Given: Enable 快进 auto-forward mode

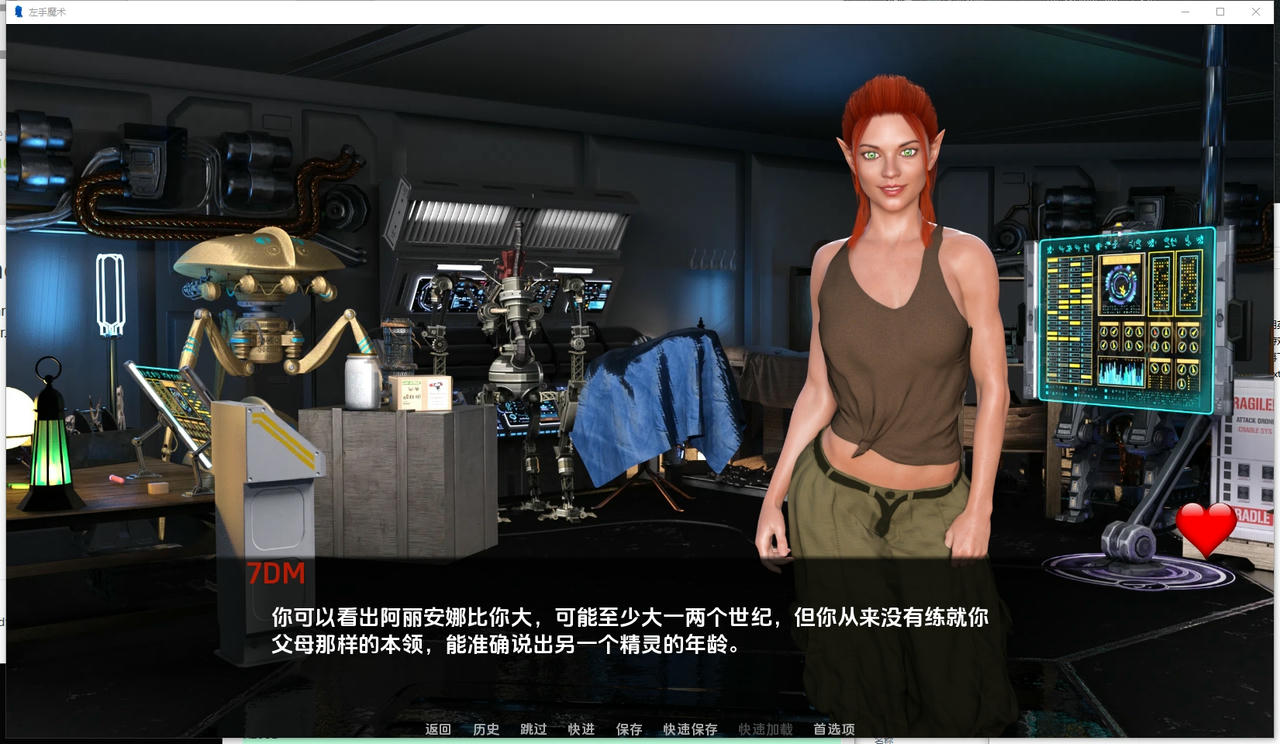Looking at the screenshot, I should click(580, 730).
